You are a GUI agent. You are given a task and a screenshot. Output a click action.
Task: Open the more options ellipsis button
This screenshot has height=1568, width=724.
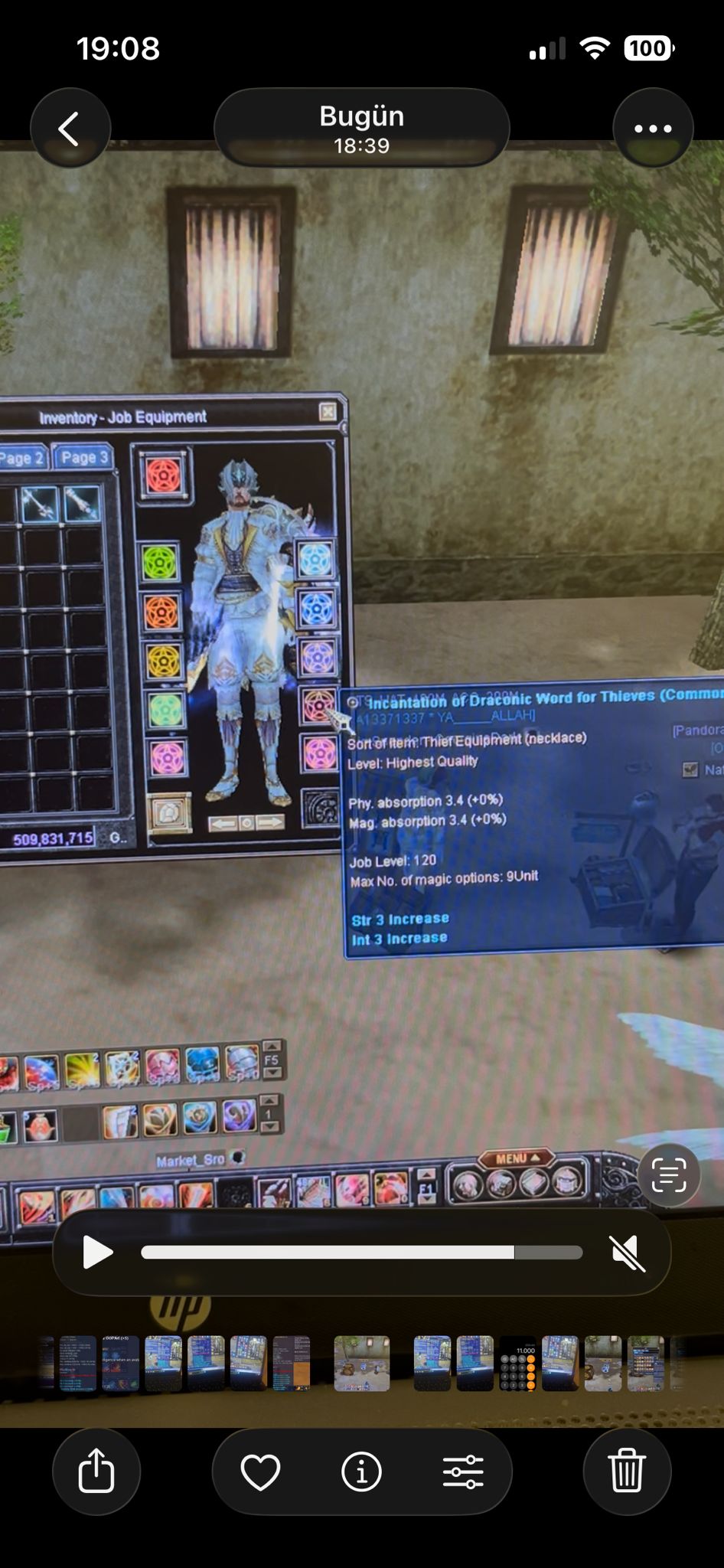tap(653, 129)
